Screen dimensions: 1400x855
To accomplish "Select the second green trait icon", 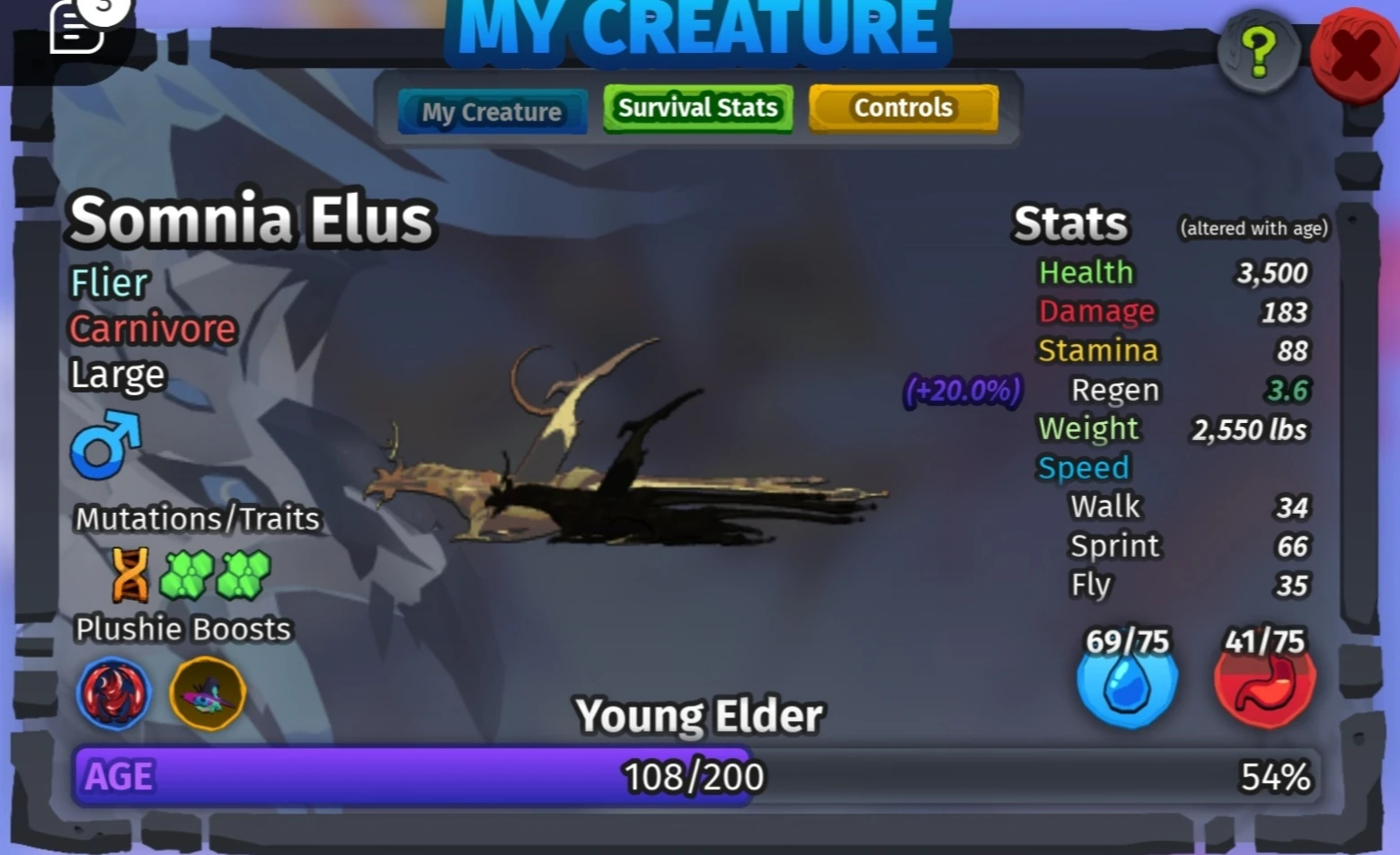I will coord(243,575).
